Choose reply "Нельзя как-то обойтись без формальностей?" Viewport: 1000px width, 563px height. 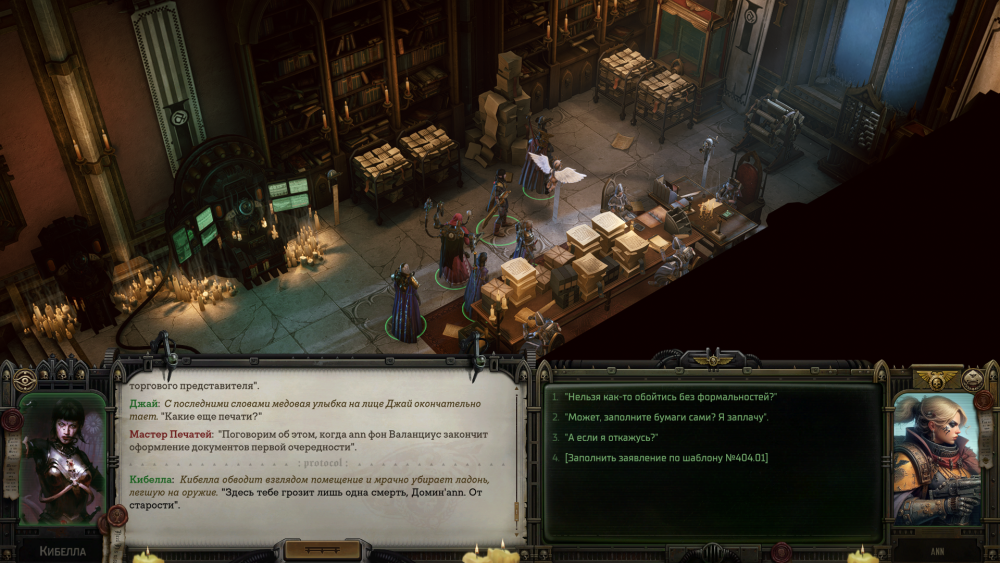click(670, 397)
